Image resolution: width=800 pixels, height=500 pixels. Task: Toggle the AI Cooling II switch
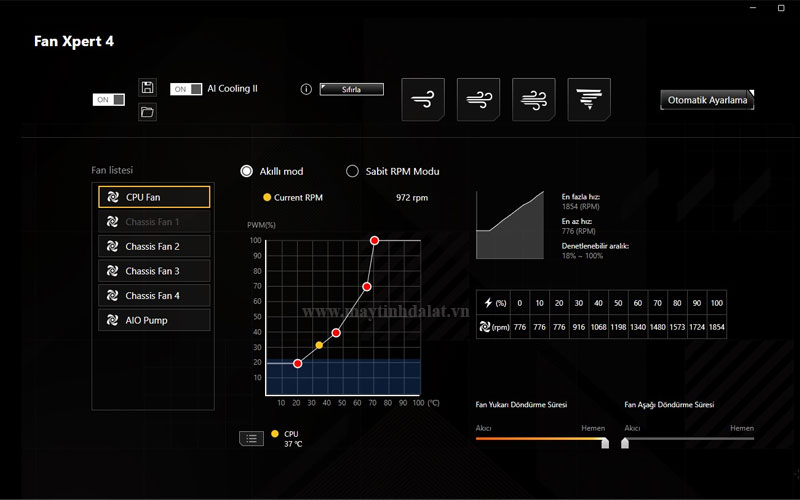point(186,89)
